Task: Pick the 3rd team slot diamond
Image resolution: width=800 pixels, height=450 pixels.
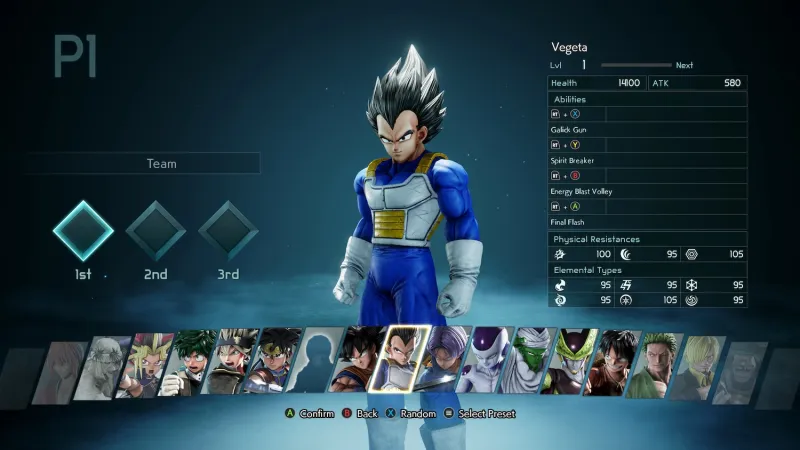Action: [x=229, y=231]
